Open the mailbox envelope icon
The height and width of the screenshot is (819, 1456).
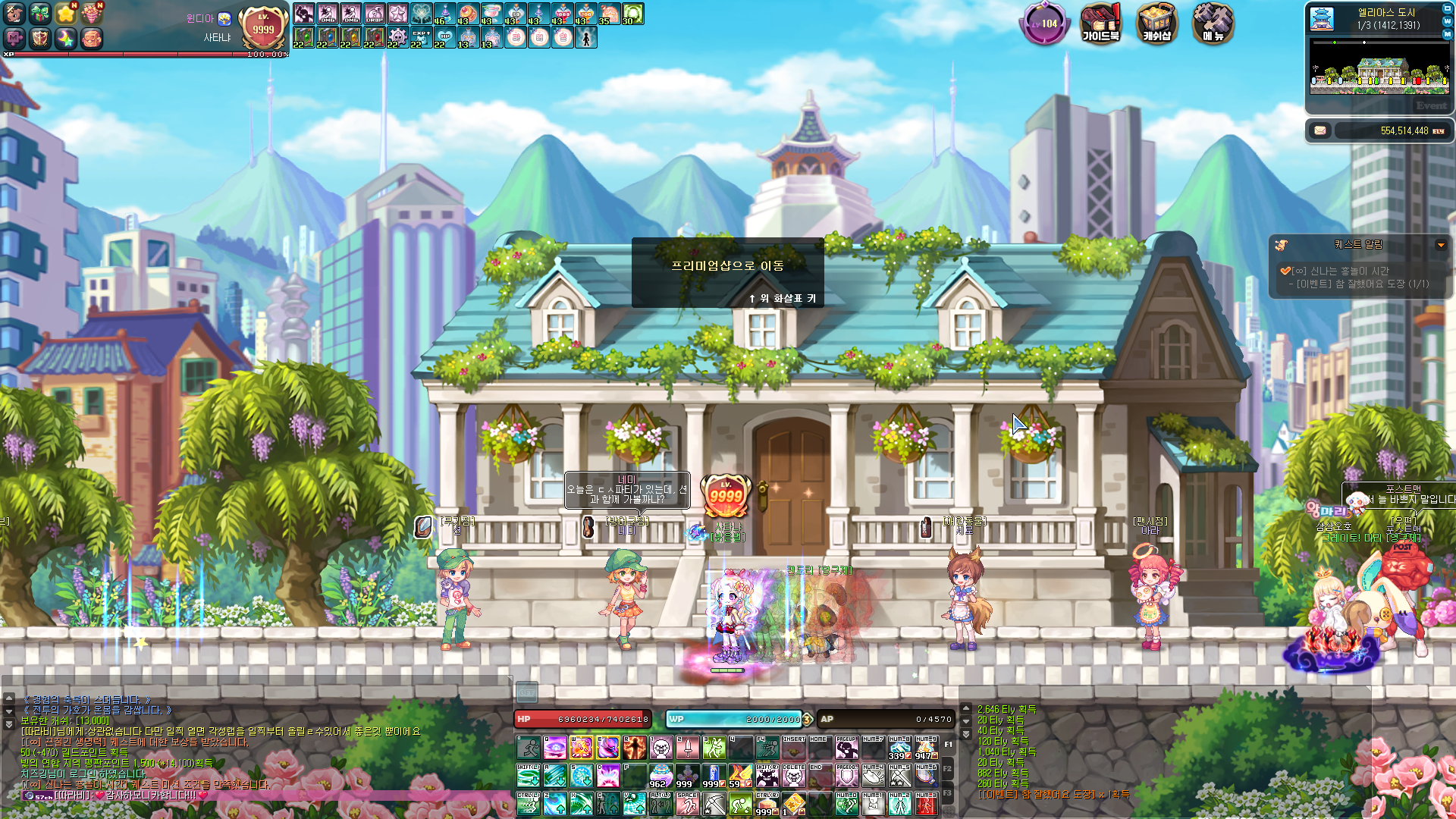point(1320,130)
